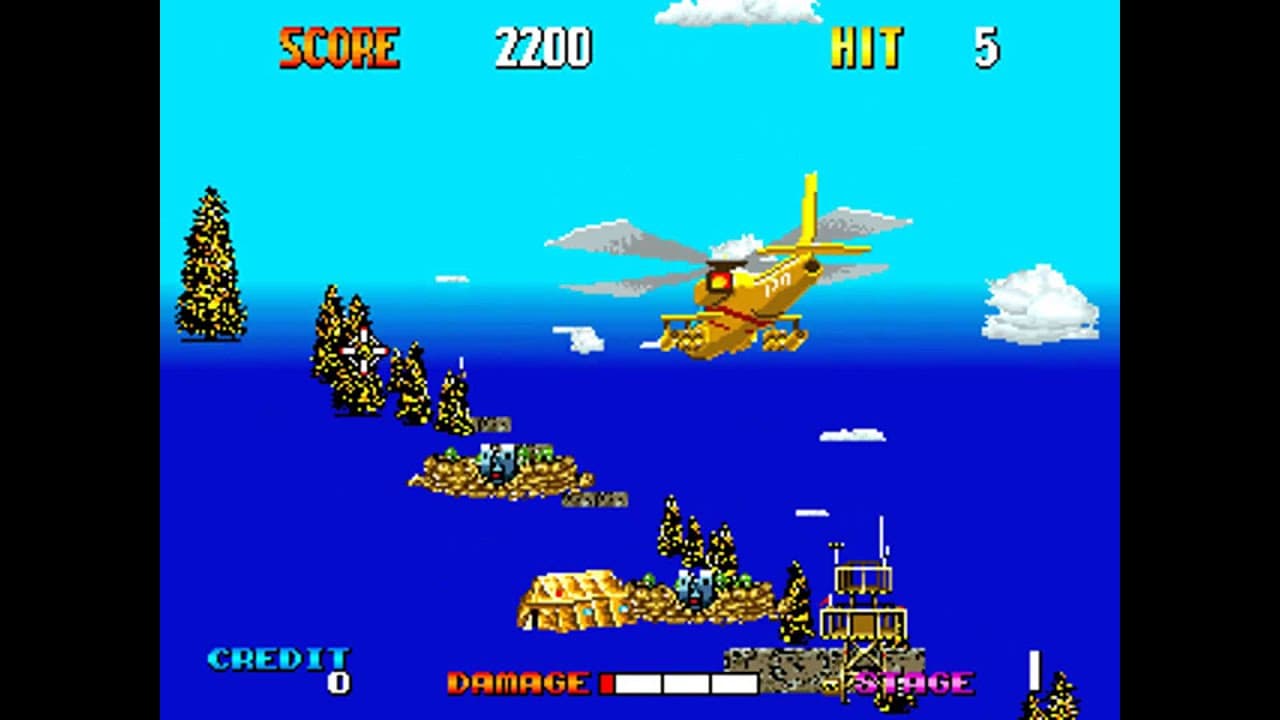The image size is (1280, 720).
Task: Select the small flag on the radar platform
Action: click(x=826, y=601)
